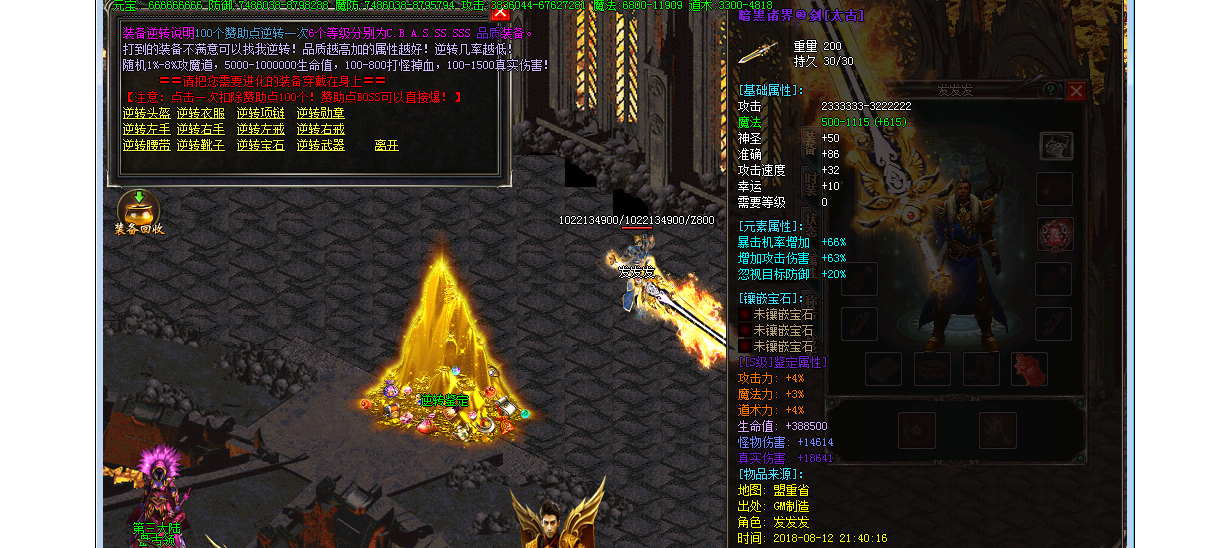Select the 逆转宝石 gem reversal link
The width and height of the screenshot is (1230, 548).
coord(260,145)
